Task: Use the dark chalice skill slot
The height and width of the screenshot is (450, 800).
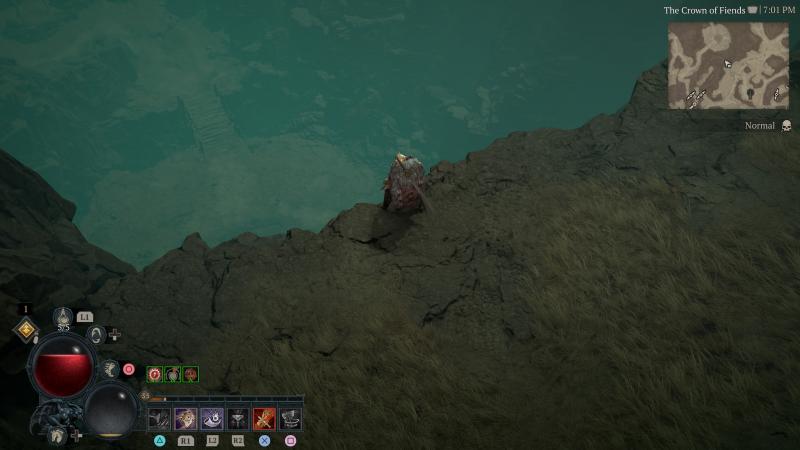Action: pos(238,419)
